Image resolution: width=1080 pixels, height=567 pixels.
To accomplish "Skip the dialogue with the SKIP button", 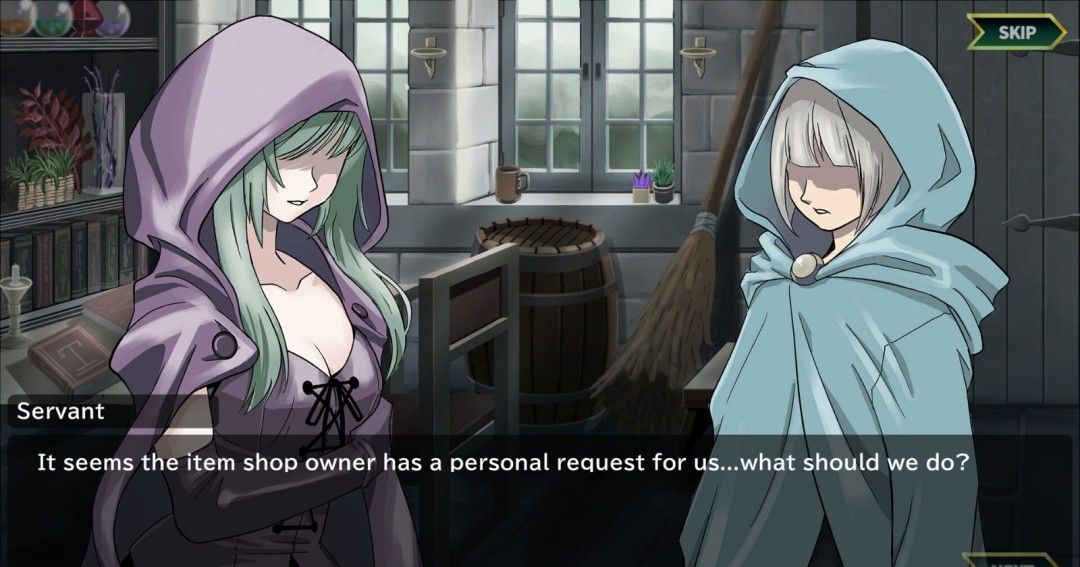I will pyautogui.click(x=1016, y=31).
